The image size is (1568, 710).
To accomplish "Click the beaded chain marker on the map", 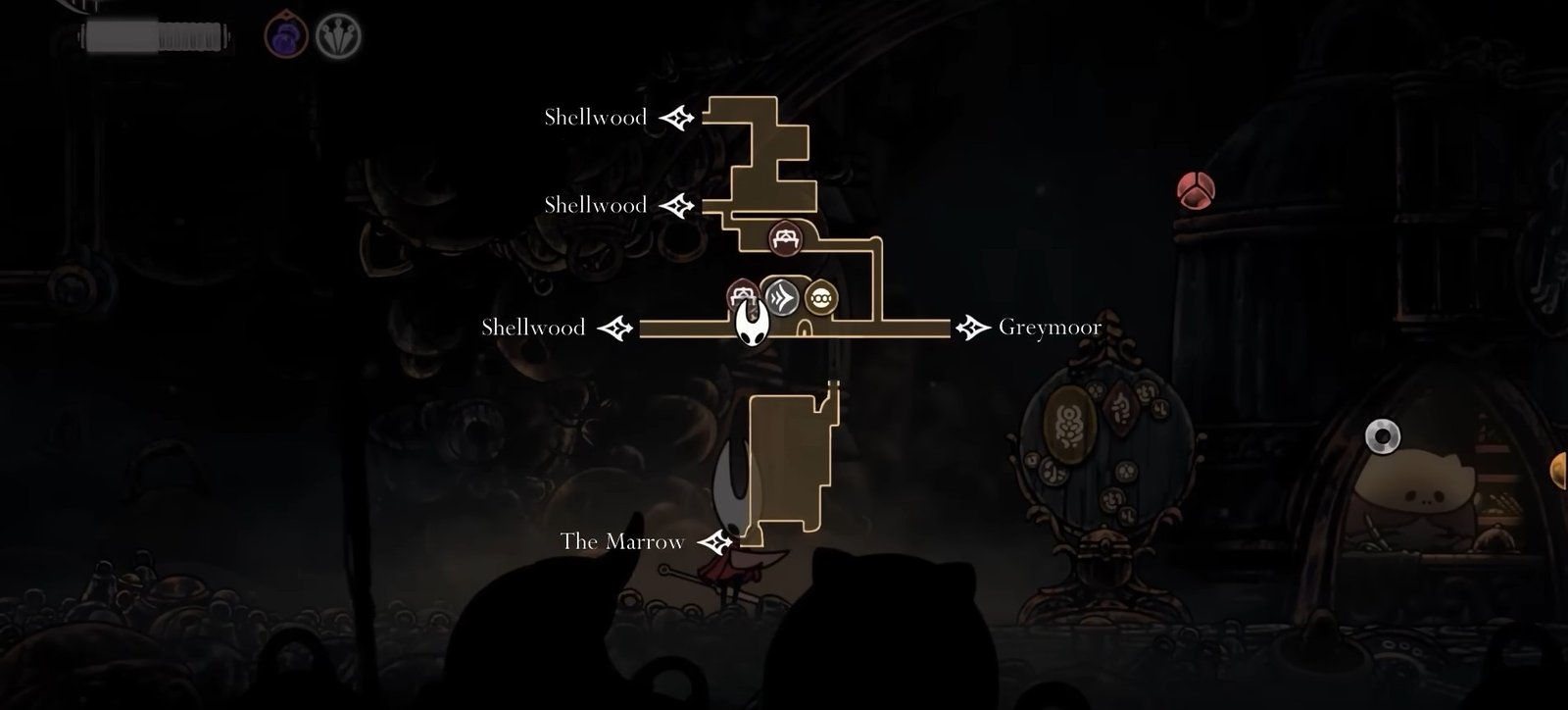I will 821,297.
